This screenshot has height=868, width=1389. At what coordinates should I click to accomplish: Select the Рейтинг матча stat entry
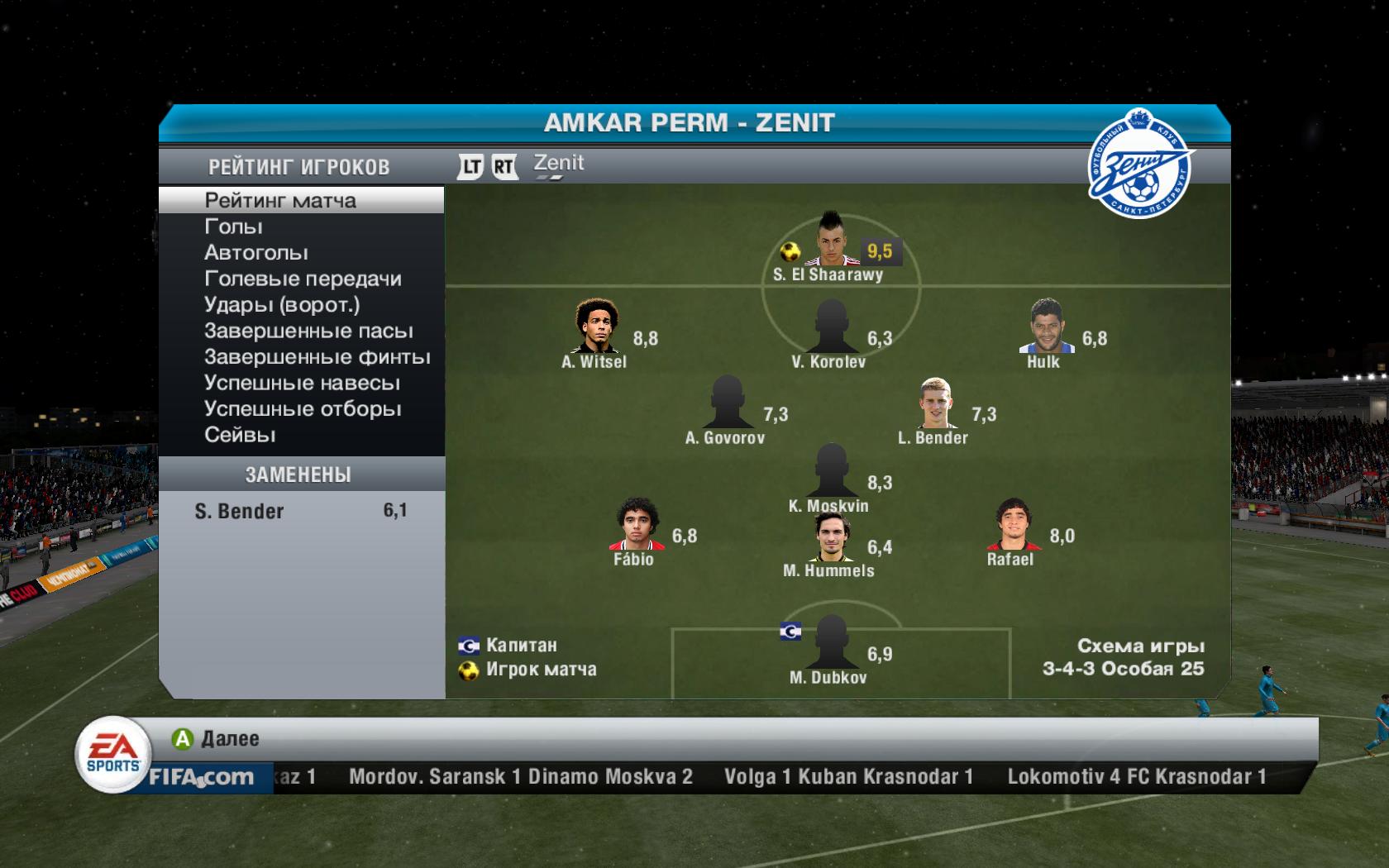pyautogui.click(x=280, y=200)
